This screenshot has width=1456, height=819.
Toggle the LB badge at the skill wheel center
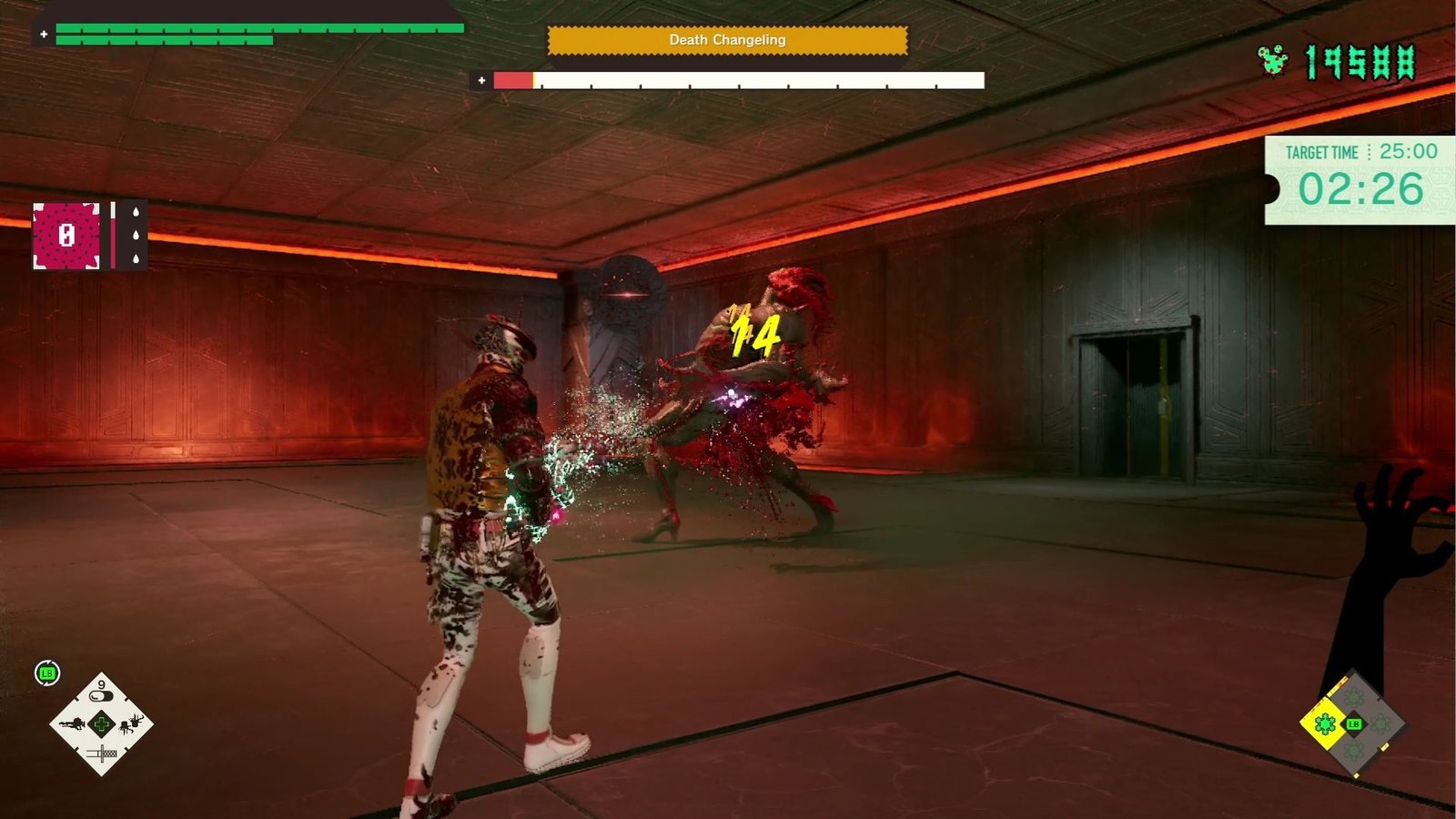[x=1354, y=724]
